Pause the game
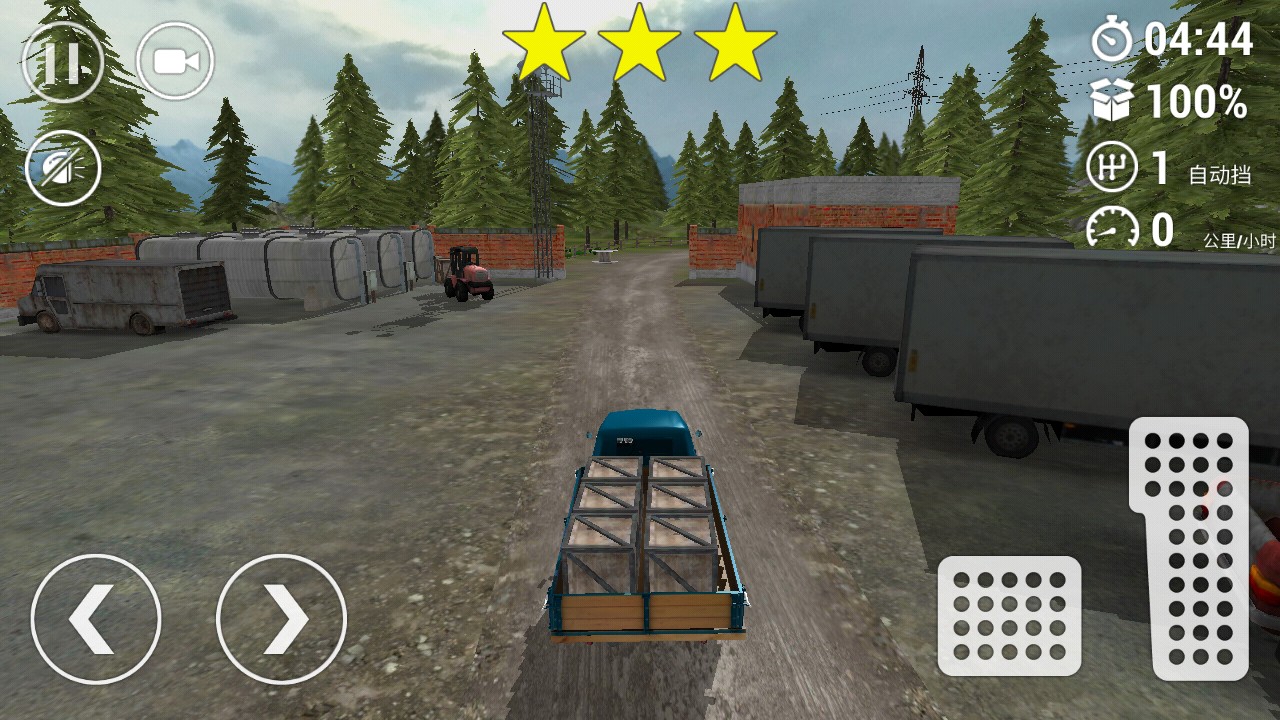The height and width of the screenshot is (720, 1280). [x=62, y=61]
